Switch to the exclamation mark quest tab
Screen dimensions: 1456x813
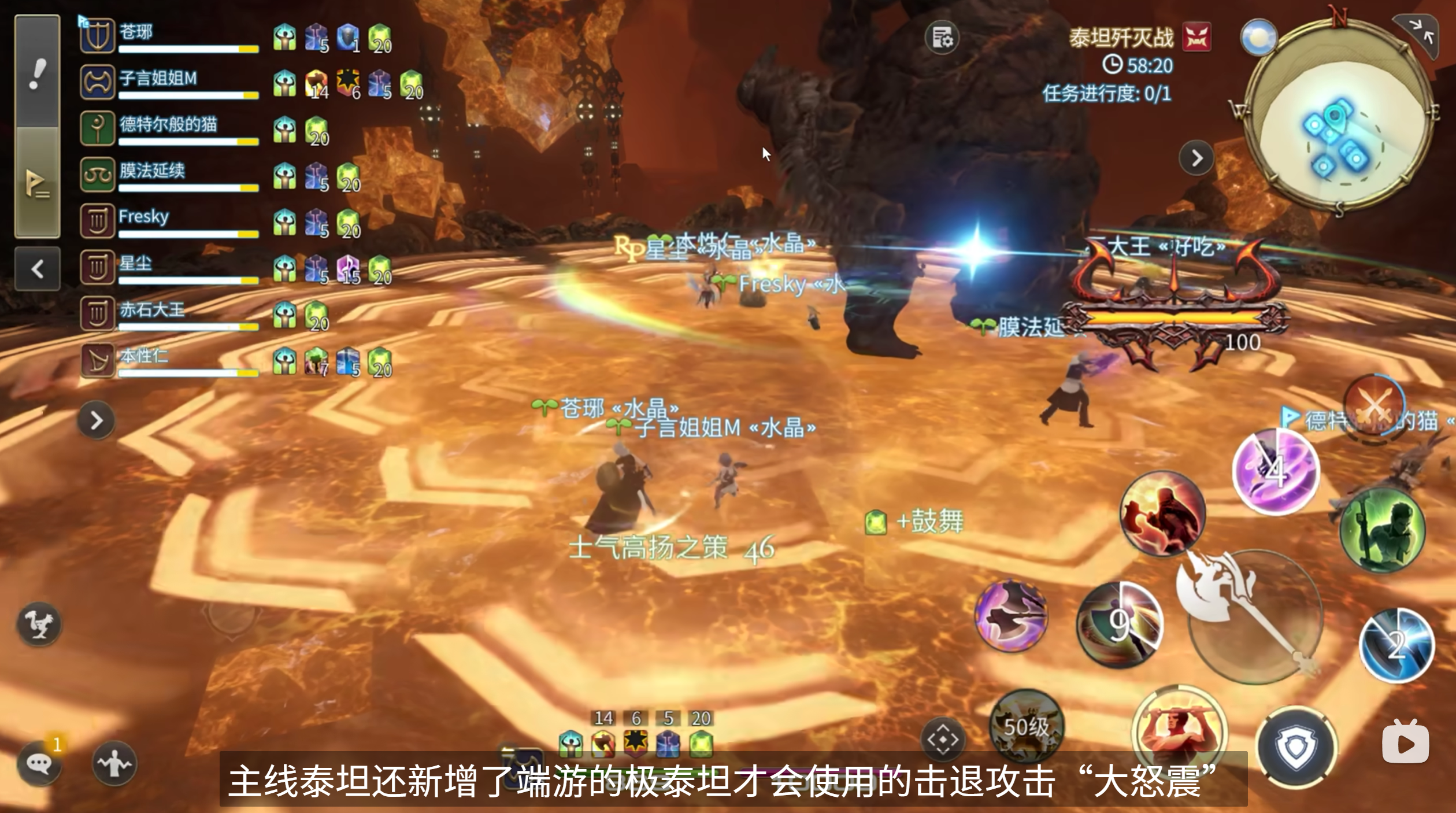(37, 73)
